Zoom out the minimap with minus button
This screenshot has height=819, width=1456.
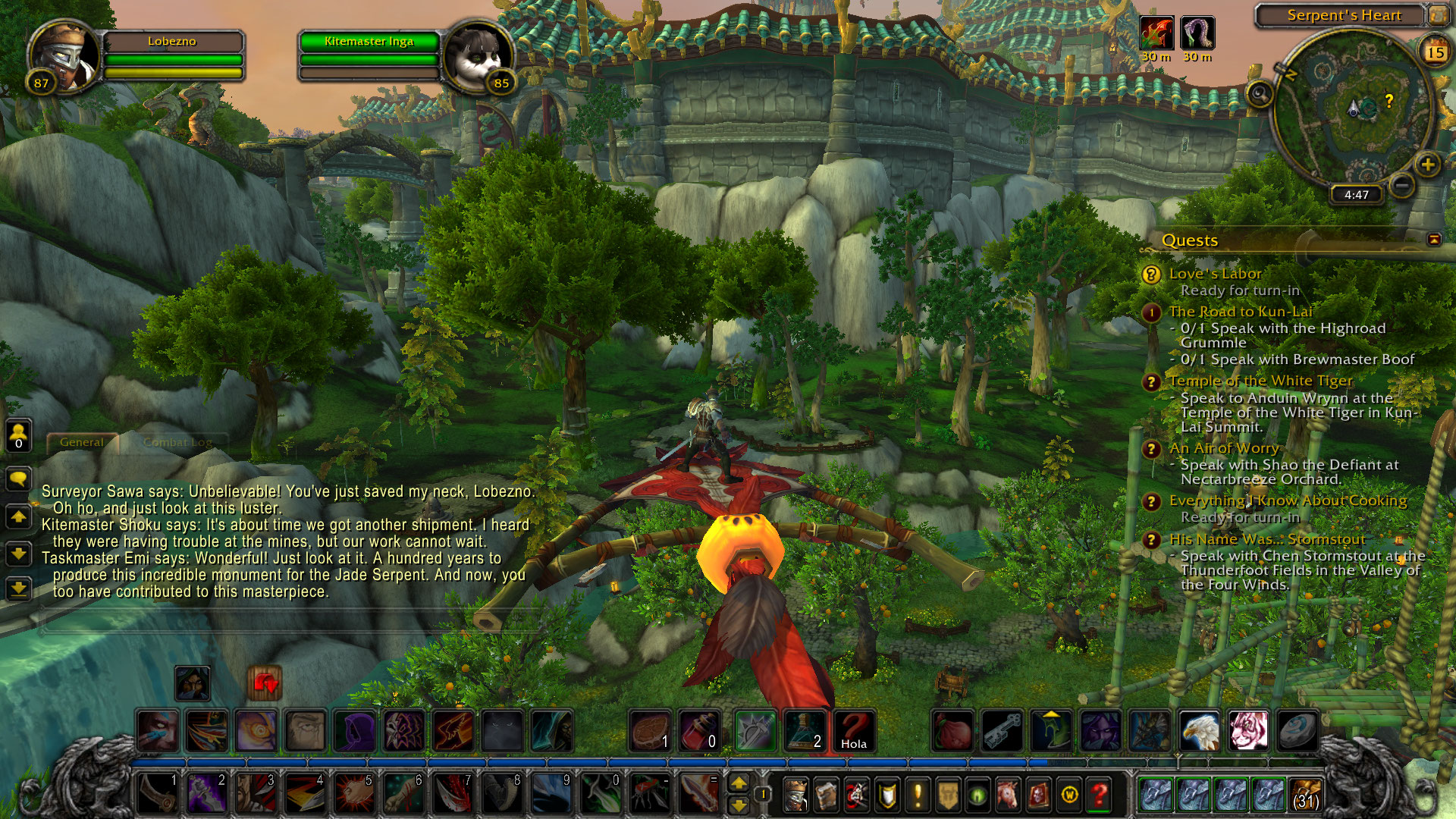1402,184
